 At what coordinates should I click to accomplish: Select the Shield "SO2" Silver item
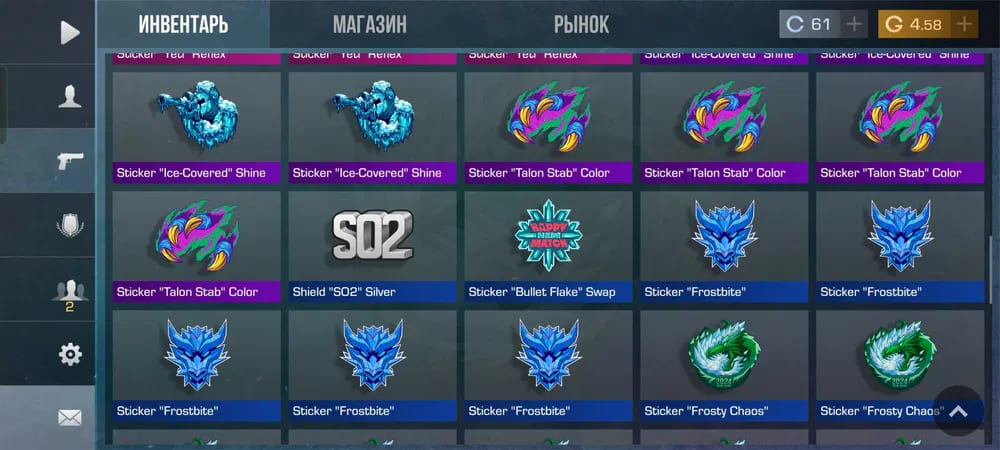point(372,246)
